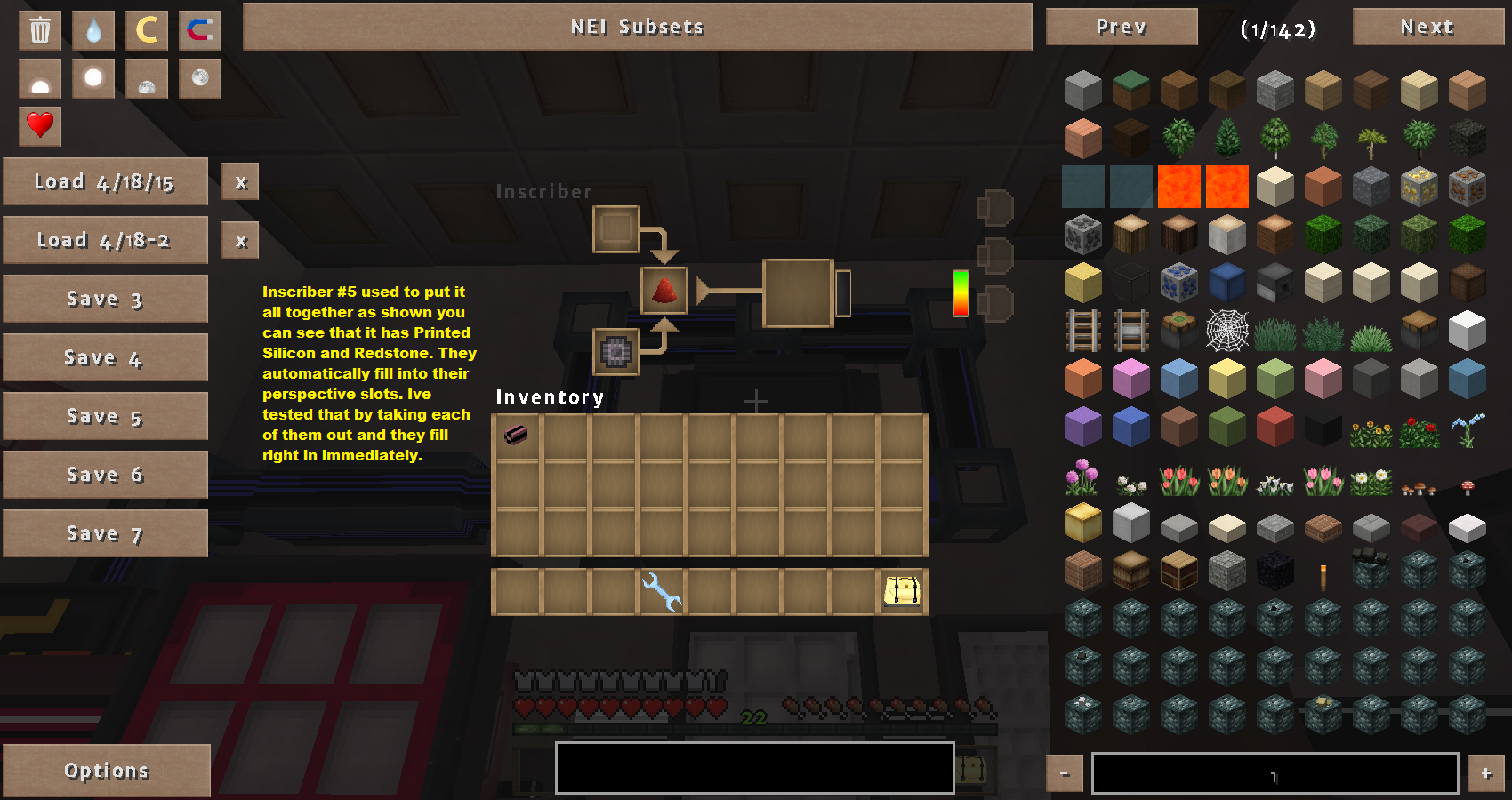The image size is (1512, 800).
Task: Delete the Load 4/18-2 save state
Action: tap(240, 241)
